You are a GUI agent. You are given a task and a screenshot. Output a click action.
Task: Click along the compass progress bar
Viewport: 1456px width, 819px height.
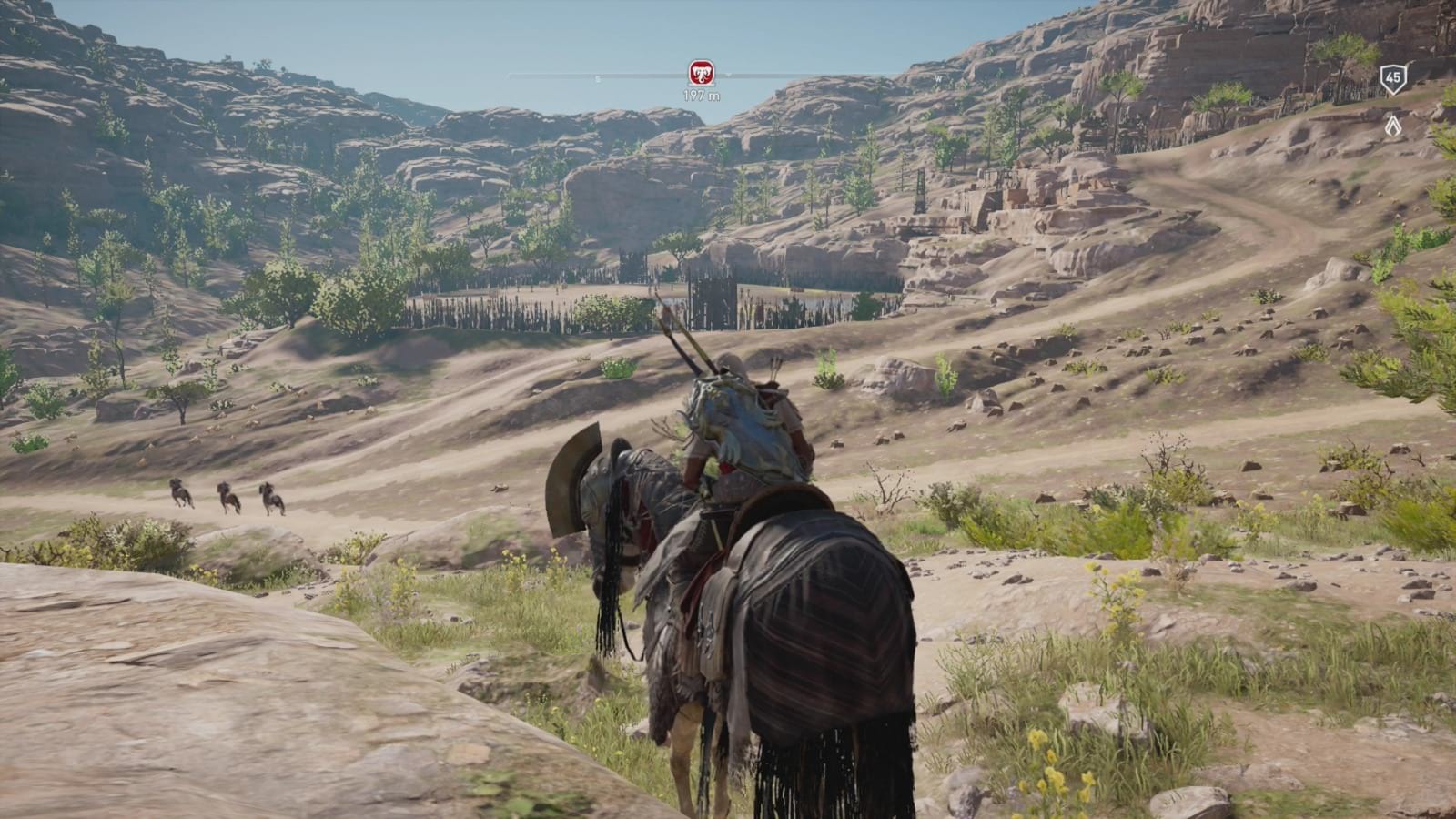819,79
